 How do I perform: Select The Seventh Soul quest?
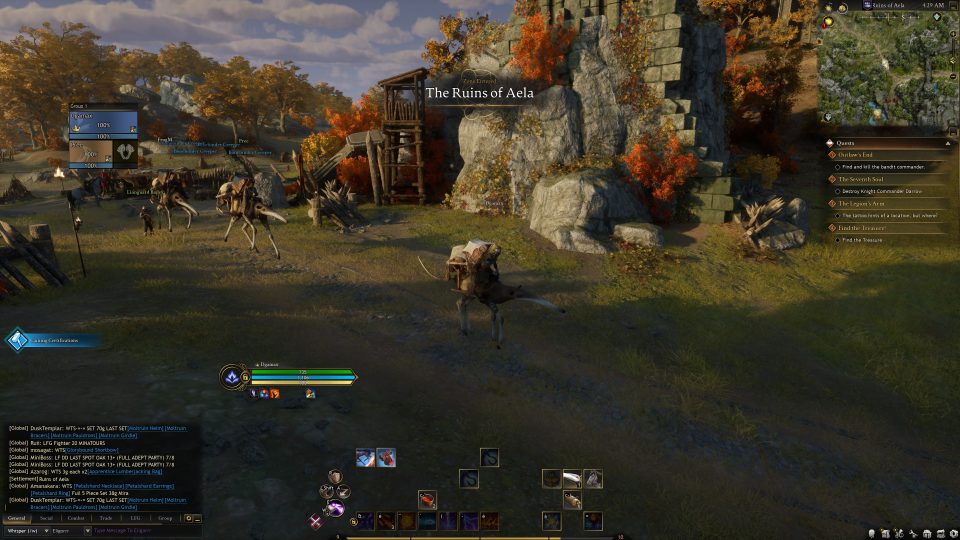(x=862, y=179)
